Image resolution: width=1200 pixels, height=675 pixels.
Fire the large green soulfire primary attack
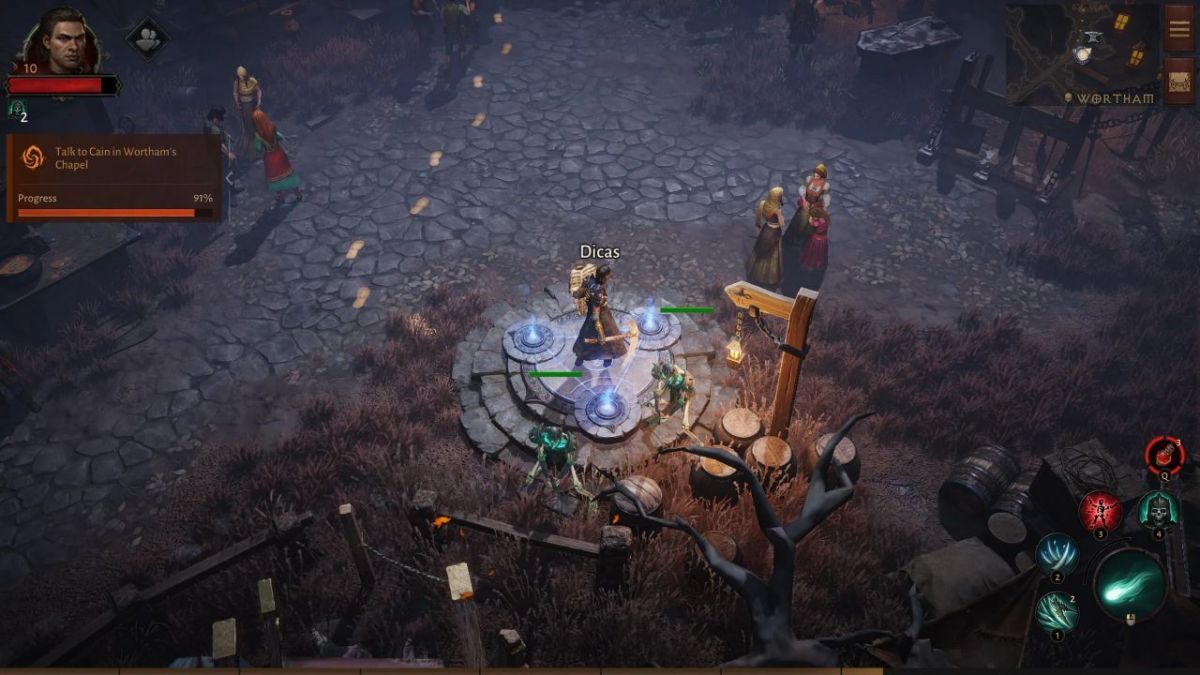pyautogui.click(x=1130, y=585)
